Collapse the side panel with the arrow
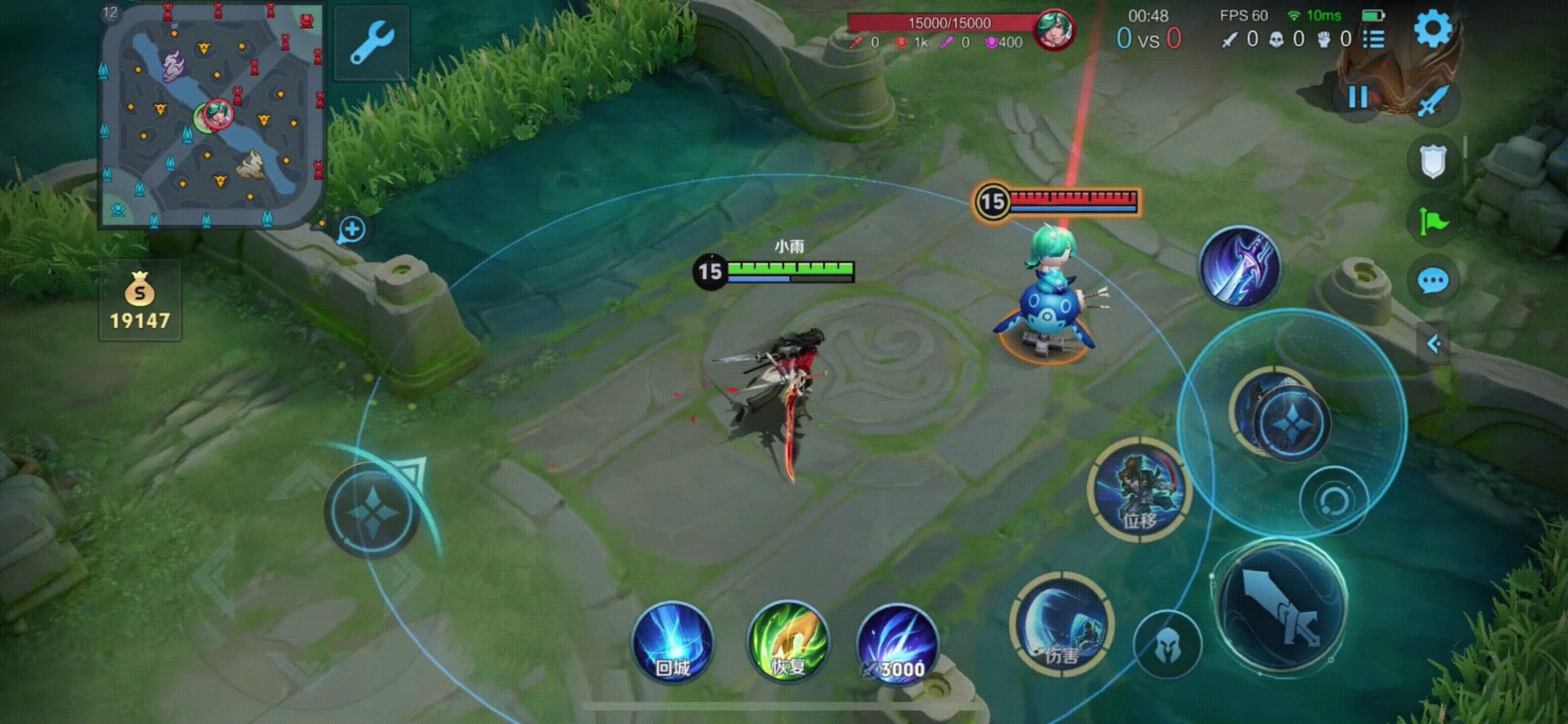The width and height of the screenshot is (1568, 724). (1433, 345)
